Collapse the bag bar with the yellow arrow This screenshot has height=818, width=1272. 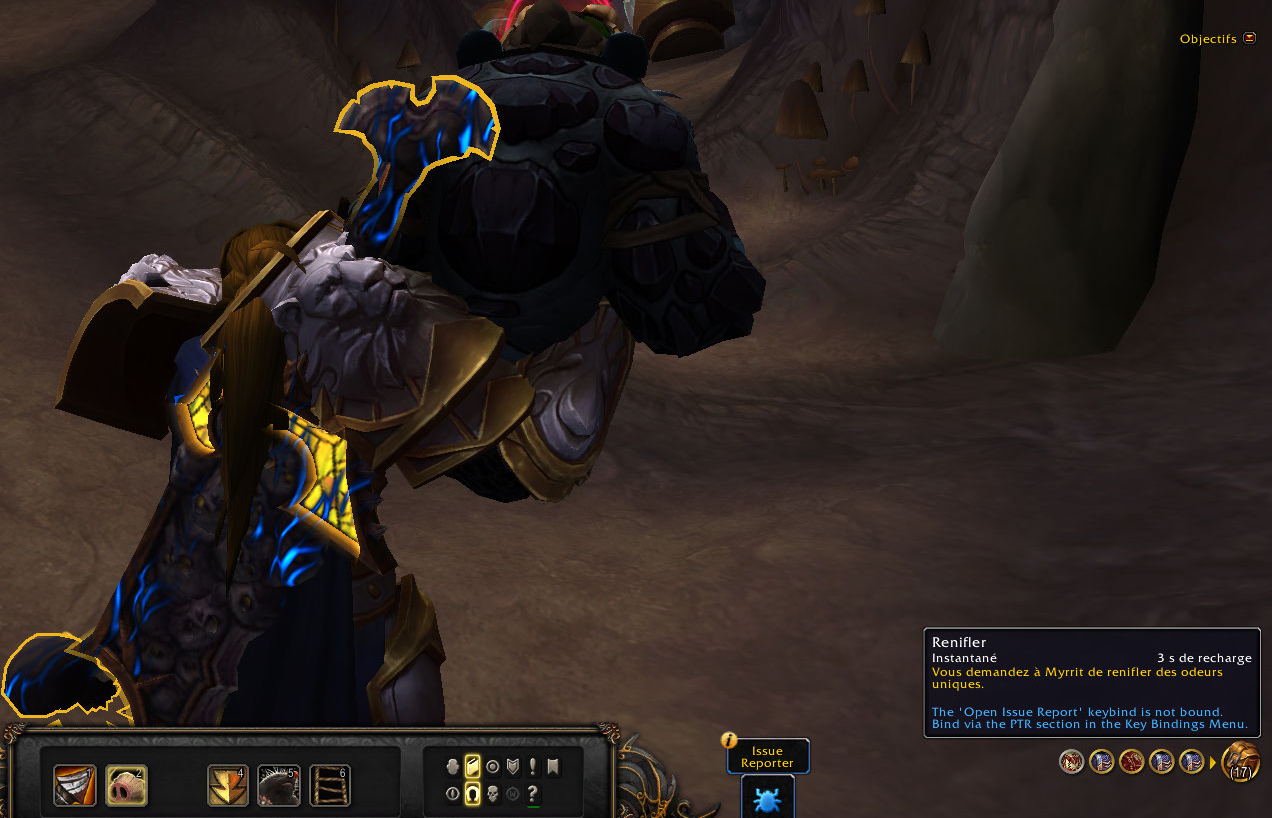tap(1213, 763)
